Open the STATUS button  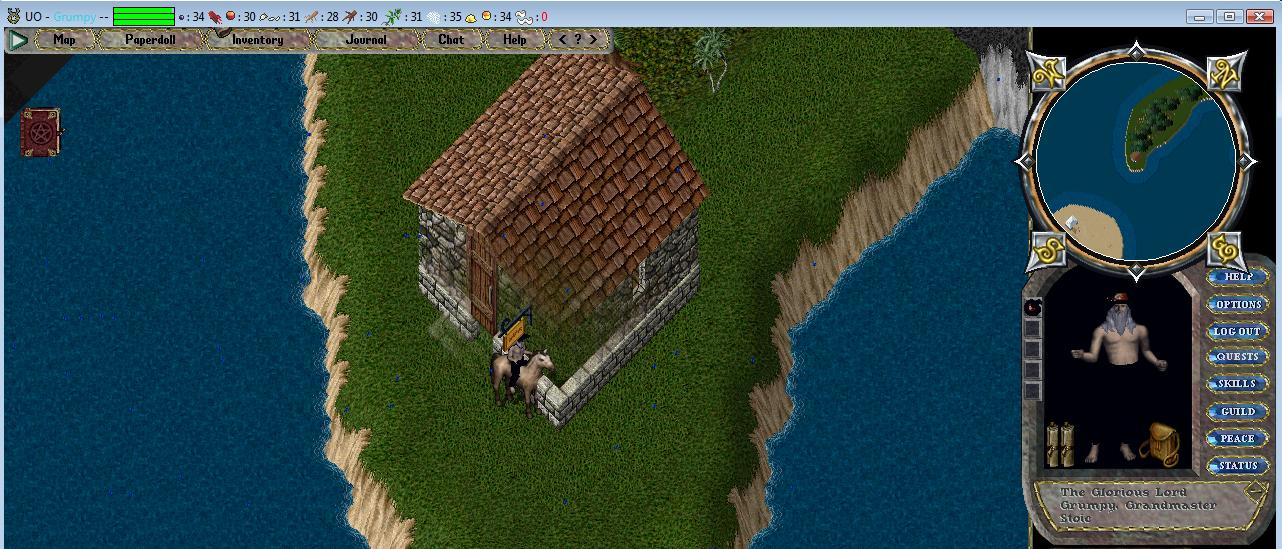(1238, 465)
